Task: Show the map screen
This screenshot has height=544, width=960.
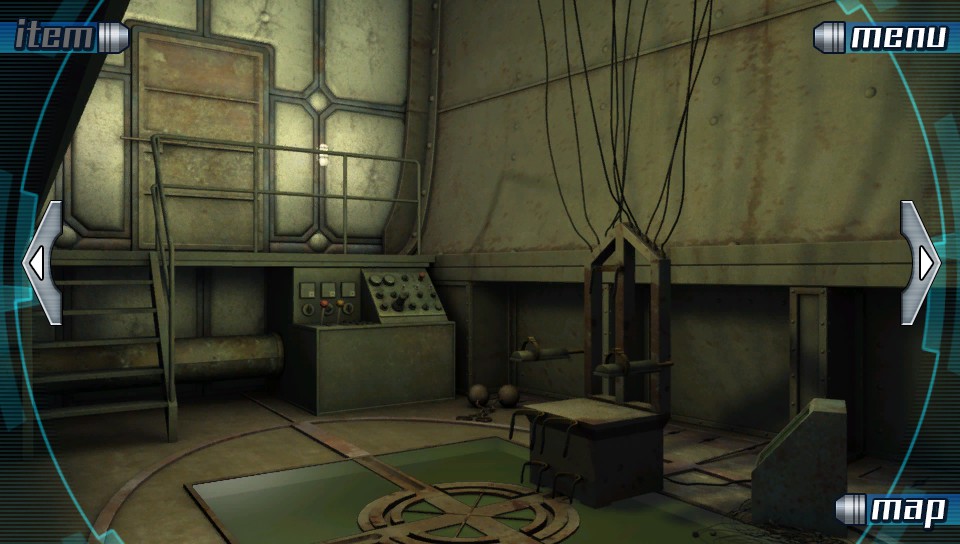Action: (x=894, y=510)
